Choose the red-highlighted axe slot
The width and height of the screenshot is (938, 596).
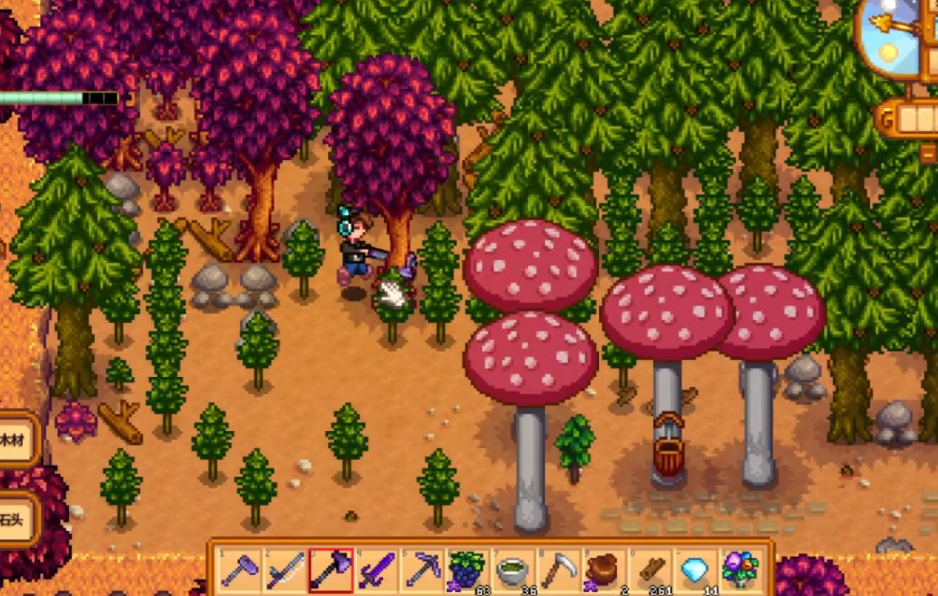330,569
